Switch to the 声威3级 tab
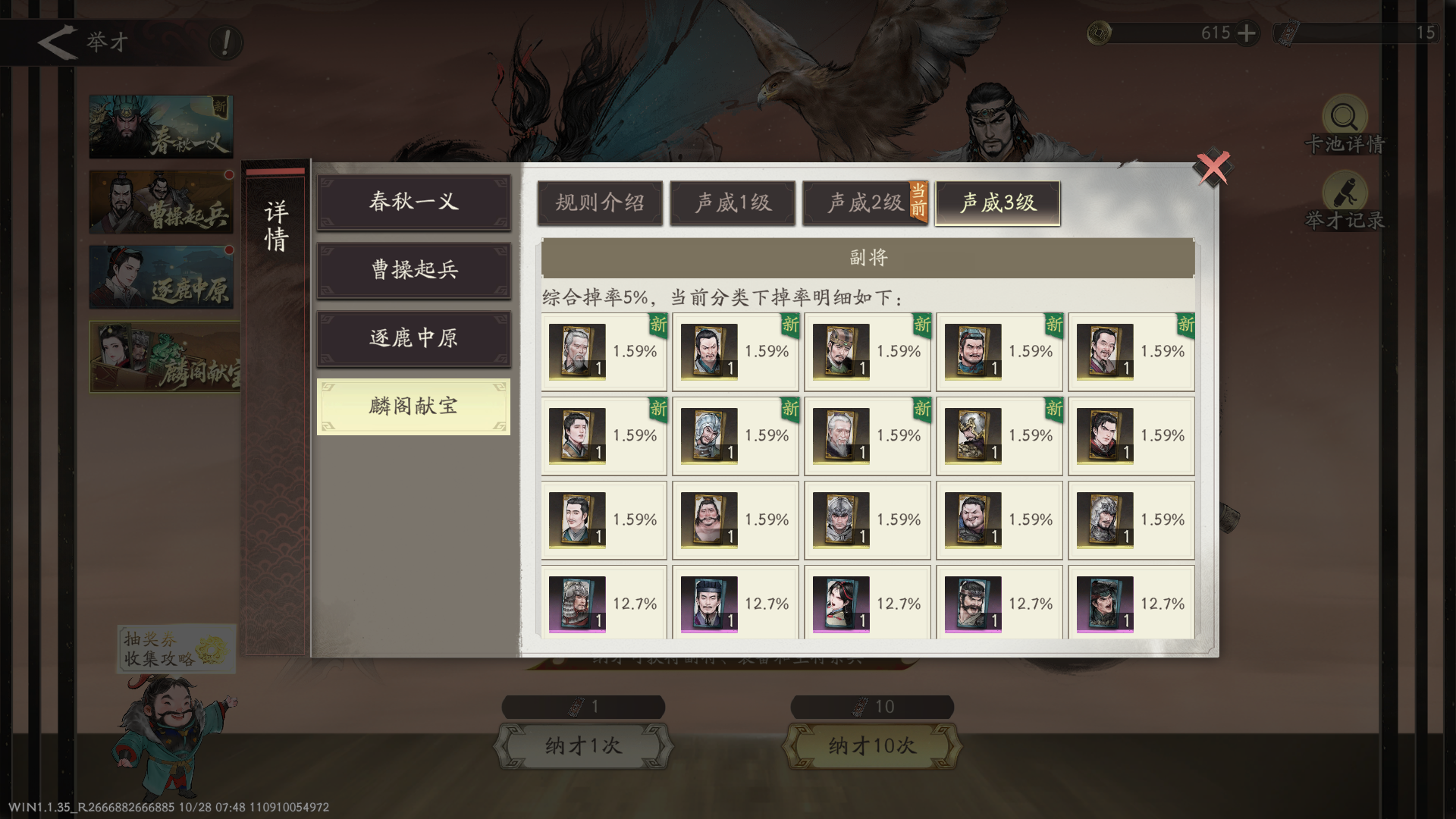This screenshot has width=1456, height=819. (997, 202)
